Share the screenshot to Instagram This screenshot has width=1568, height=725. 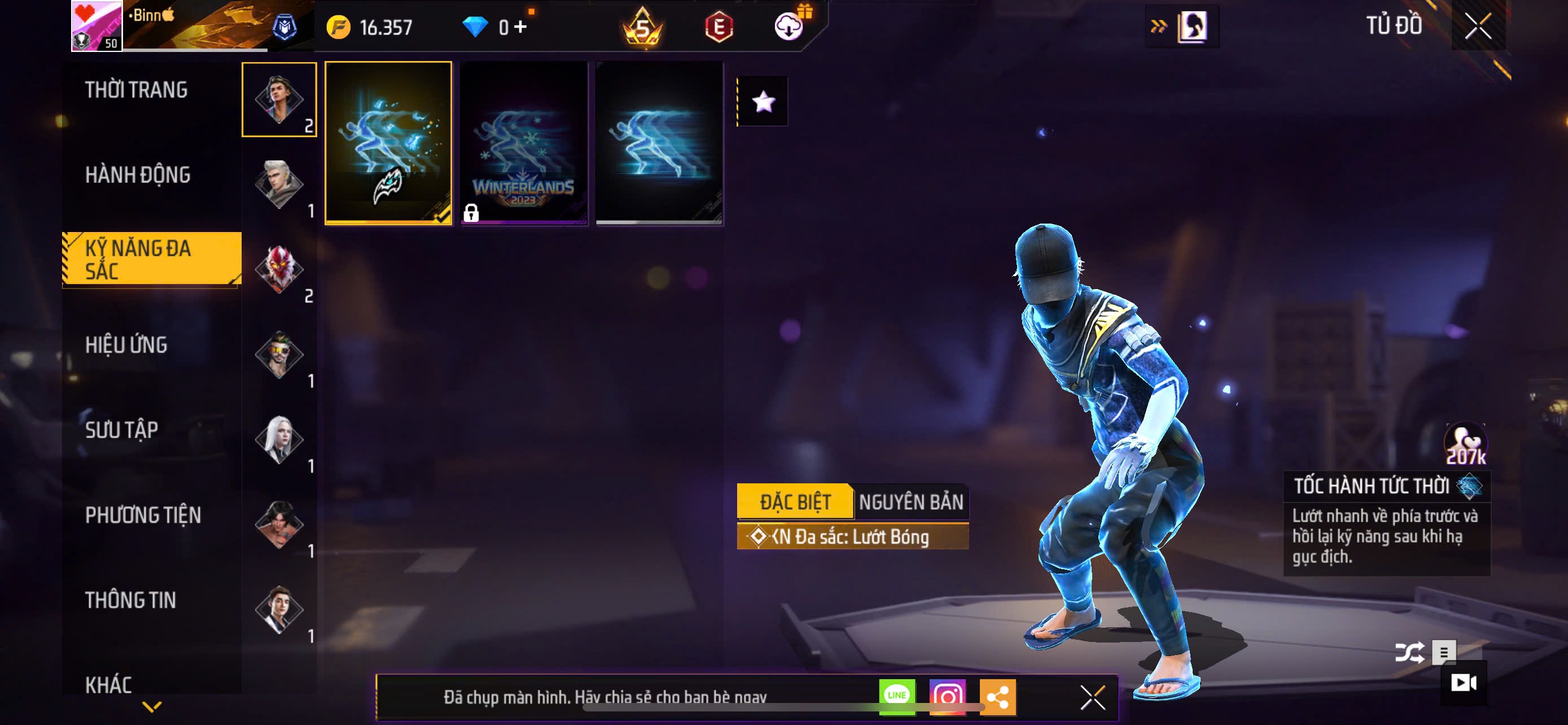click(947, 696)
